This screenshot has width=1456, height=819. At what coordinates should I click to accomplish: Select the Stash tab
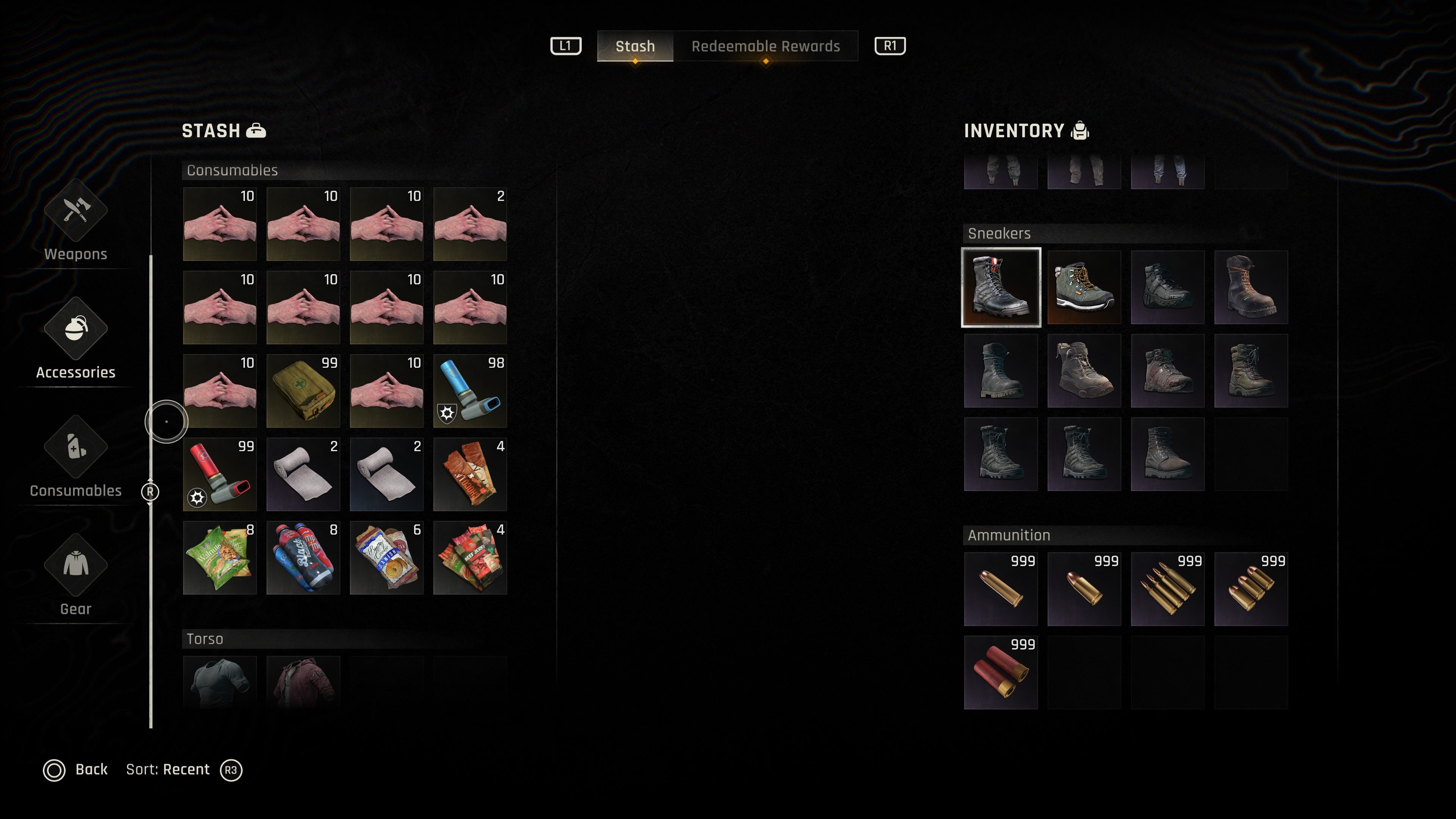tap(635, 46)
